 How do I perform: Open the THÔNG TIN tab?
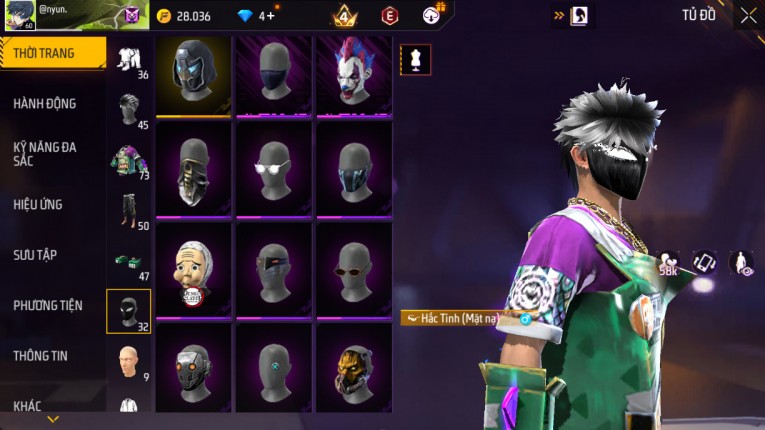(x=40, y=355)
